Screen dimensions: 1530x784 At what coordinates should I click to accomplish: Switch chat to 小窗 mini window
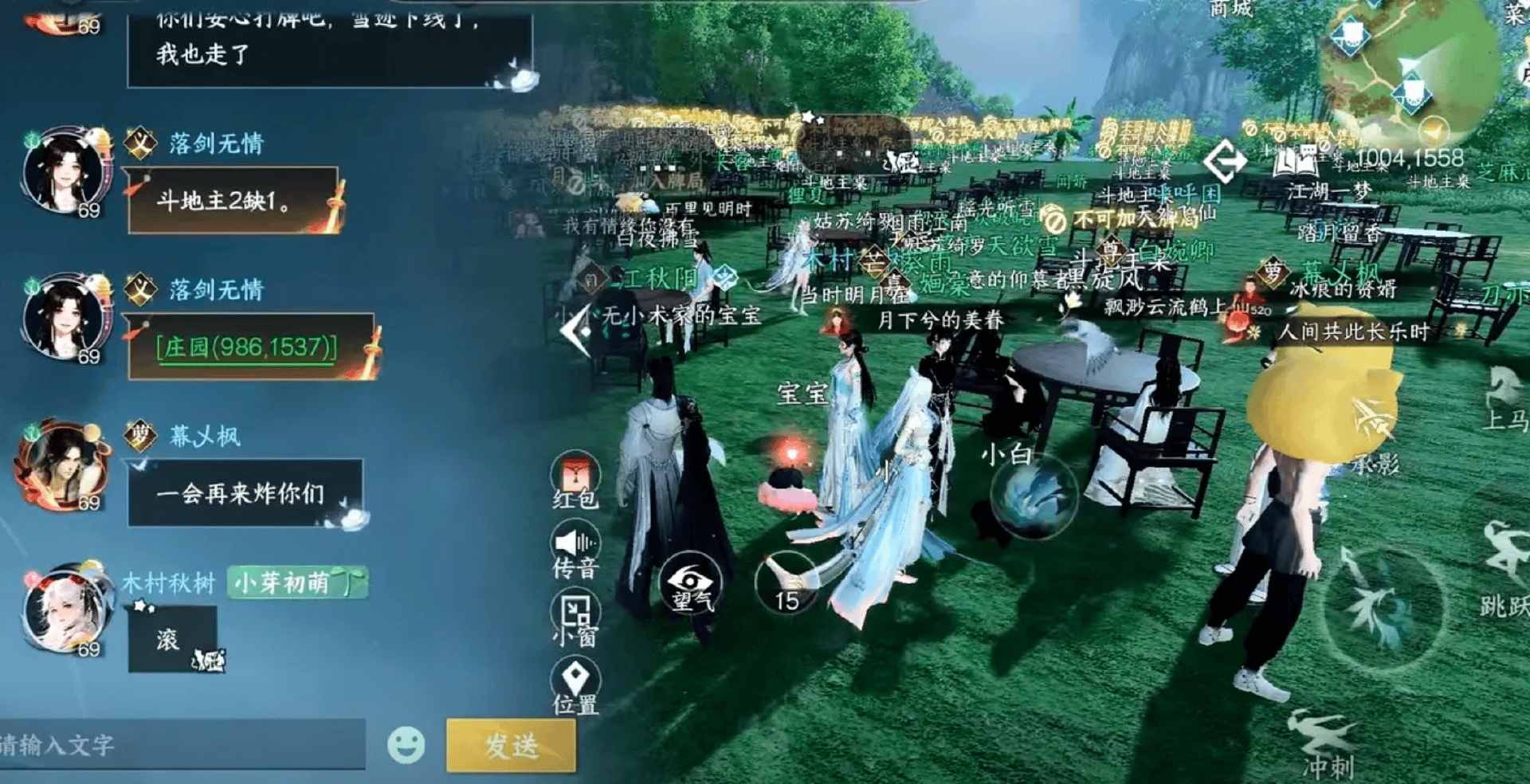pyautogui.click(x=575, y=619)
